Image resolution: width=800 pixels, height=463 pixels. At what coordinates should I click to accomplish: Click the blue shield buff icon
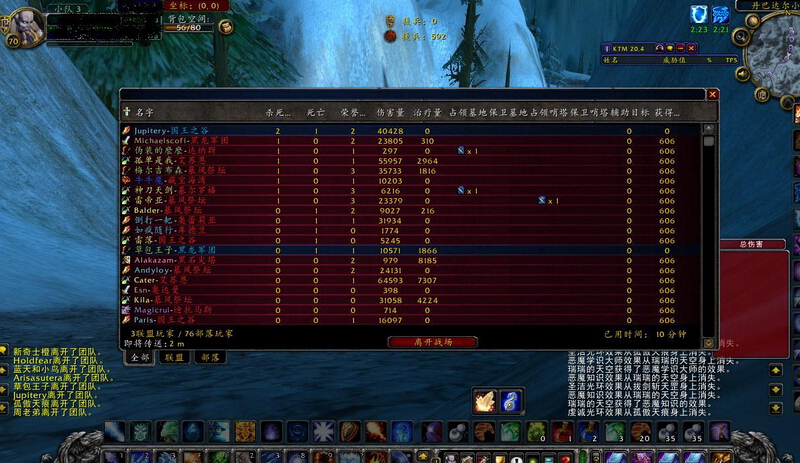coord(699,13)
